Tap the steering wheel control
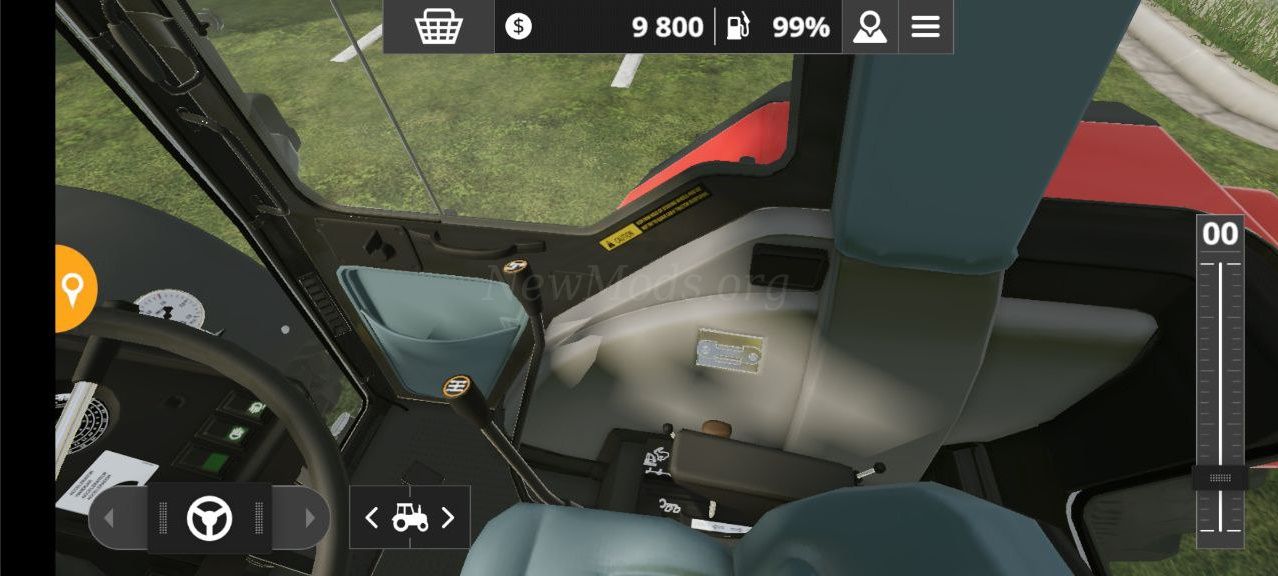This screenshot has height=576, width=1278. coord(209,518)
